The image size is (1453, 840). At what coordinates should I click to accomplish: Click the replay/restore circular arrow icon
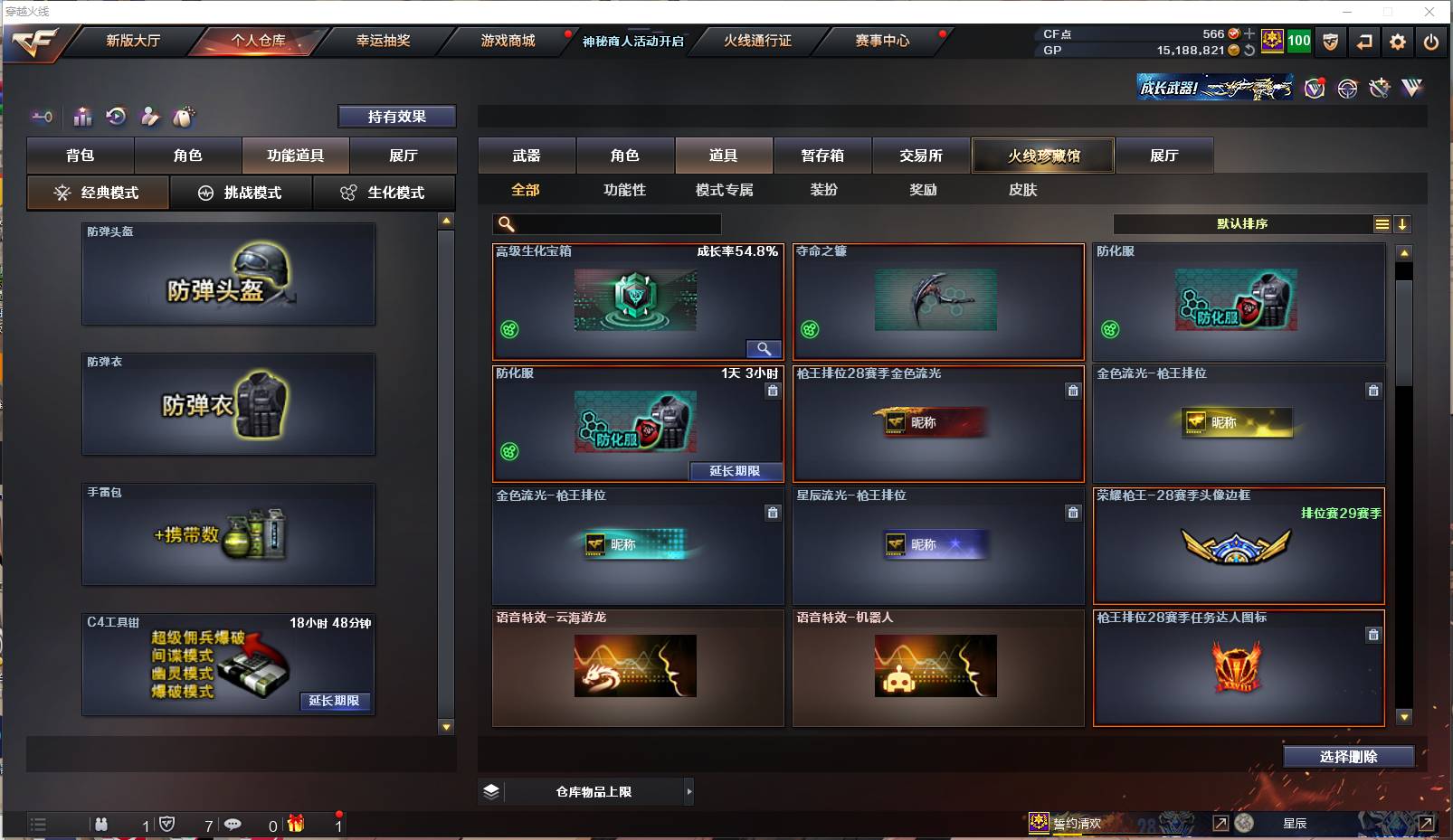[115, 117]
